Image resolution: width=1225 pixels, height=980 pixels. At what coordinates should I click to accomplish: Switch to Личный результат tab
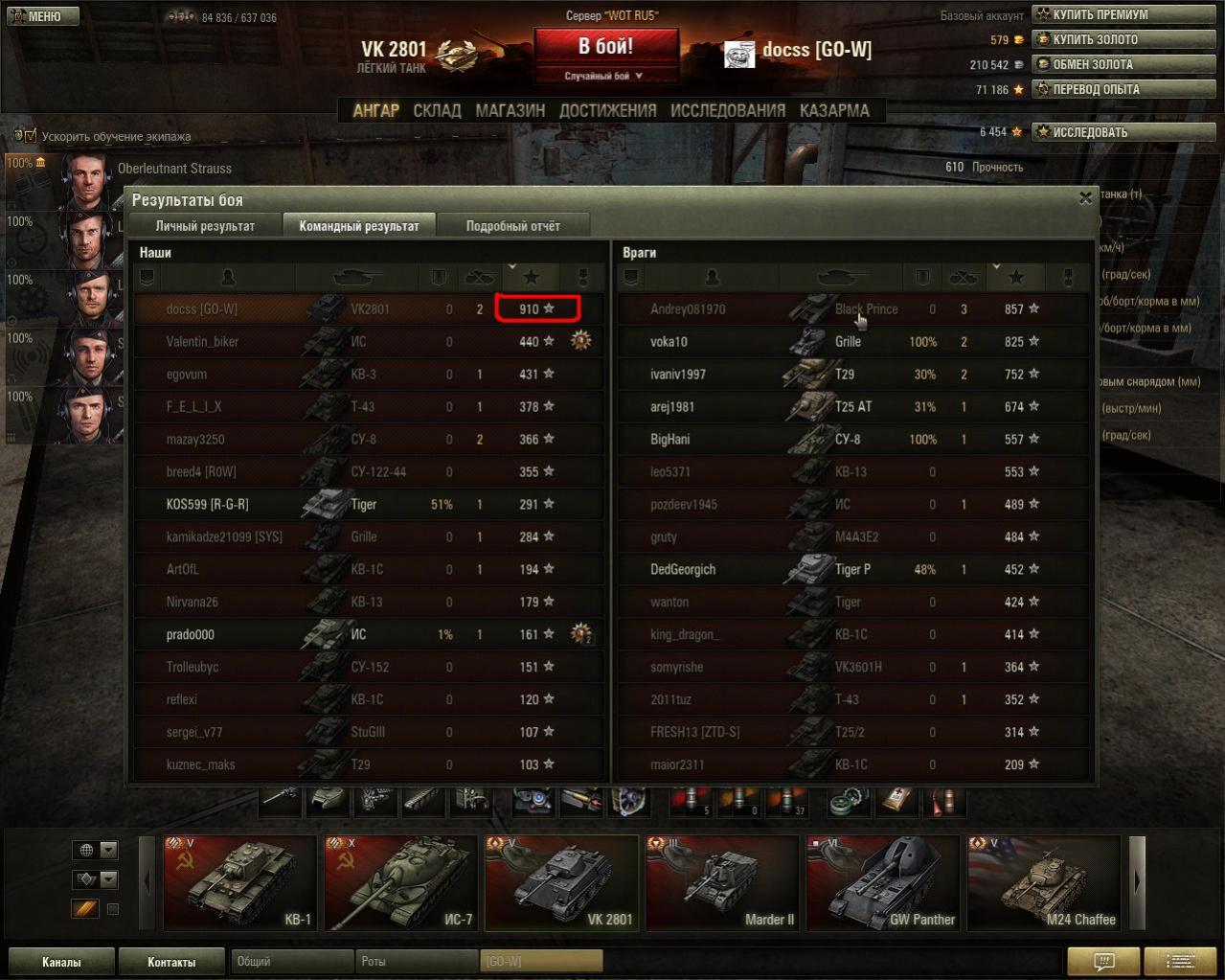click(205, 226)
